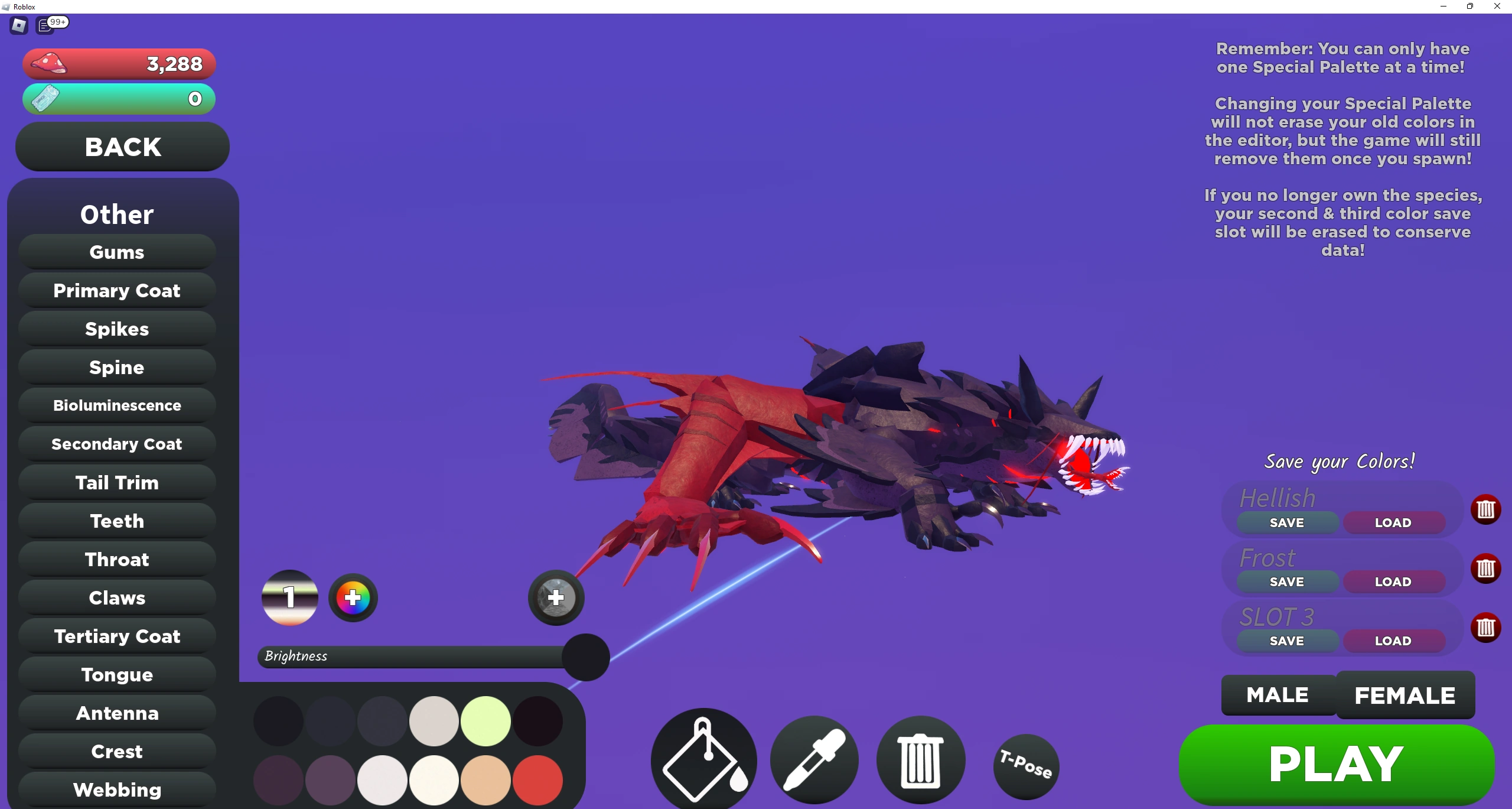The image size is (1512, 809).
Task: Delete the SLOT 3 color save
Action: click(1487, 628)
